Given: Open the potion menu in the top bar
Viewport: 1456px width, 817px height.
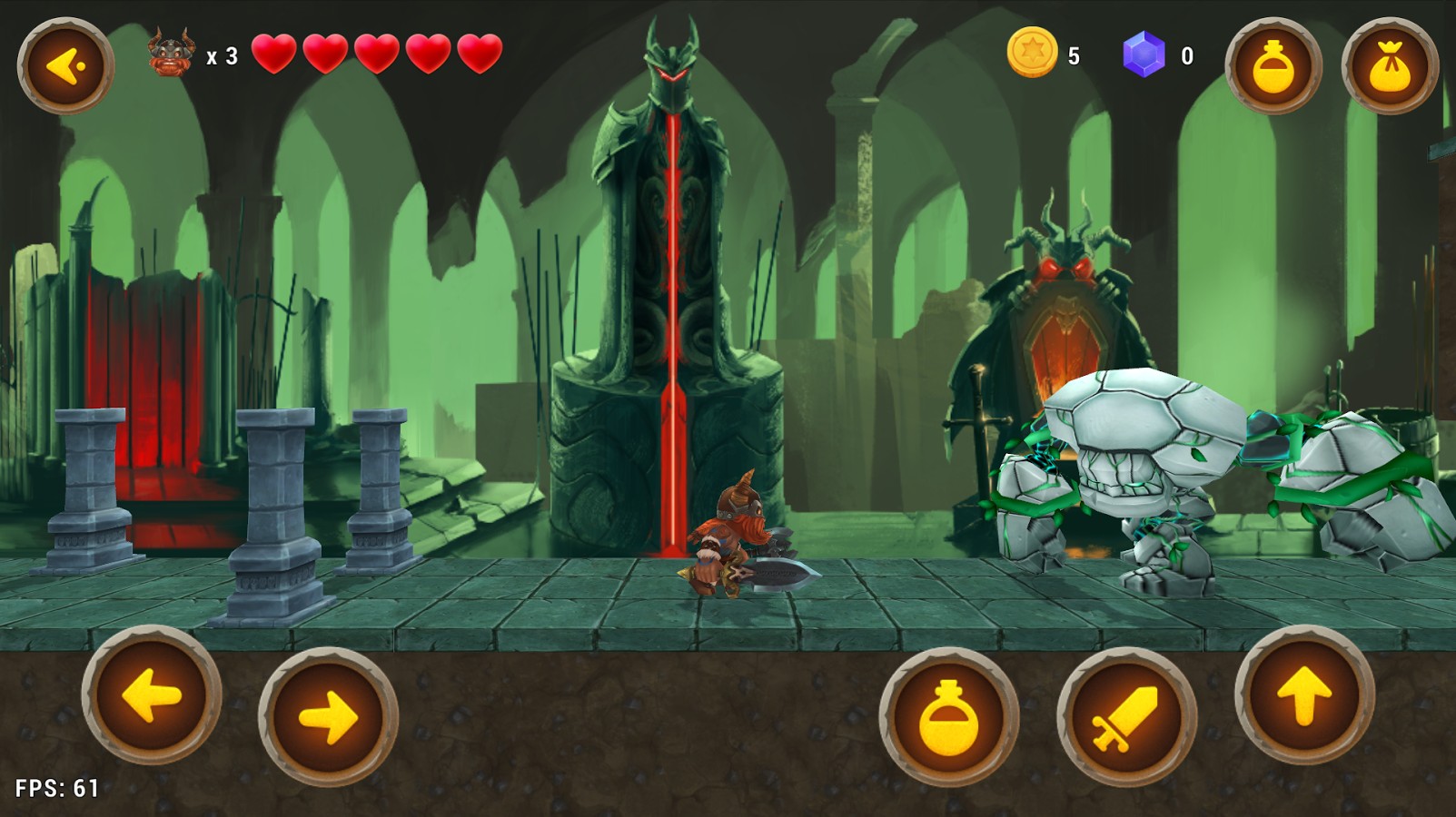Looking at the screenshot, I should click(x=1273, y=65).
